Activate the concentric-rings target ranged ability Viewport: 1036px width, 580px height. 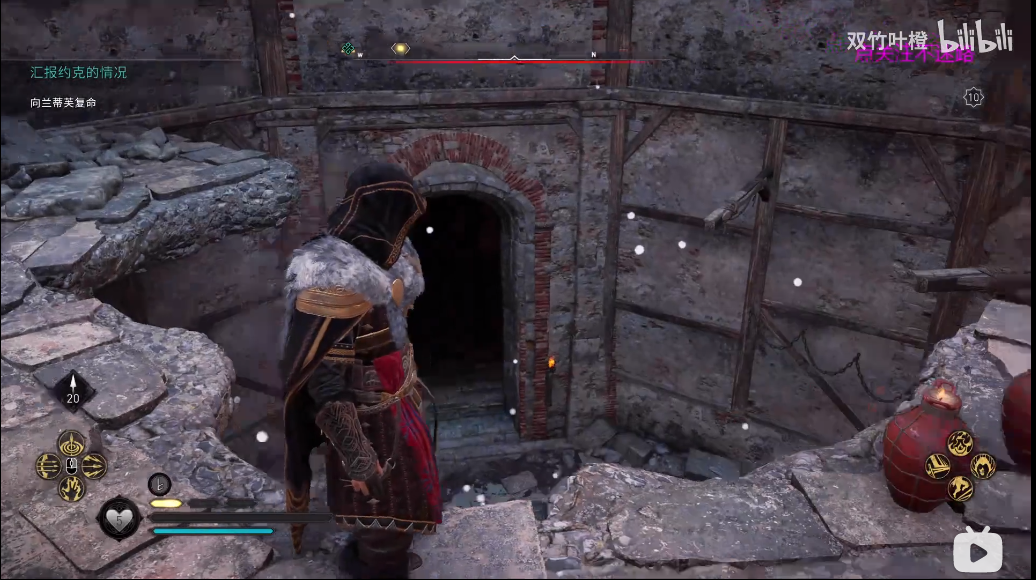(x=71, y=443)
